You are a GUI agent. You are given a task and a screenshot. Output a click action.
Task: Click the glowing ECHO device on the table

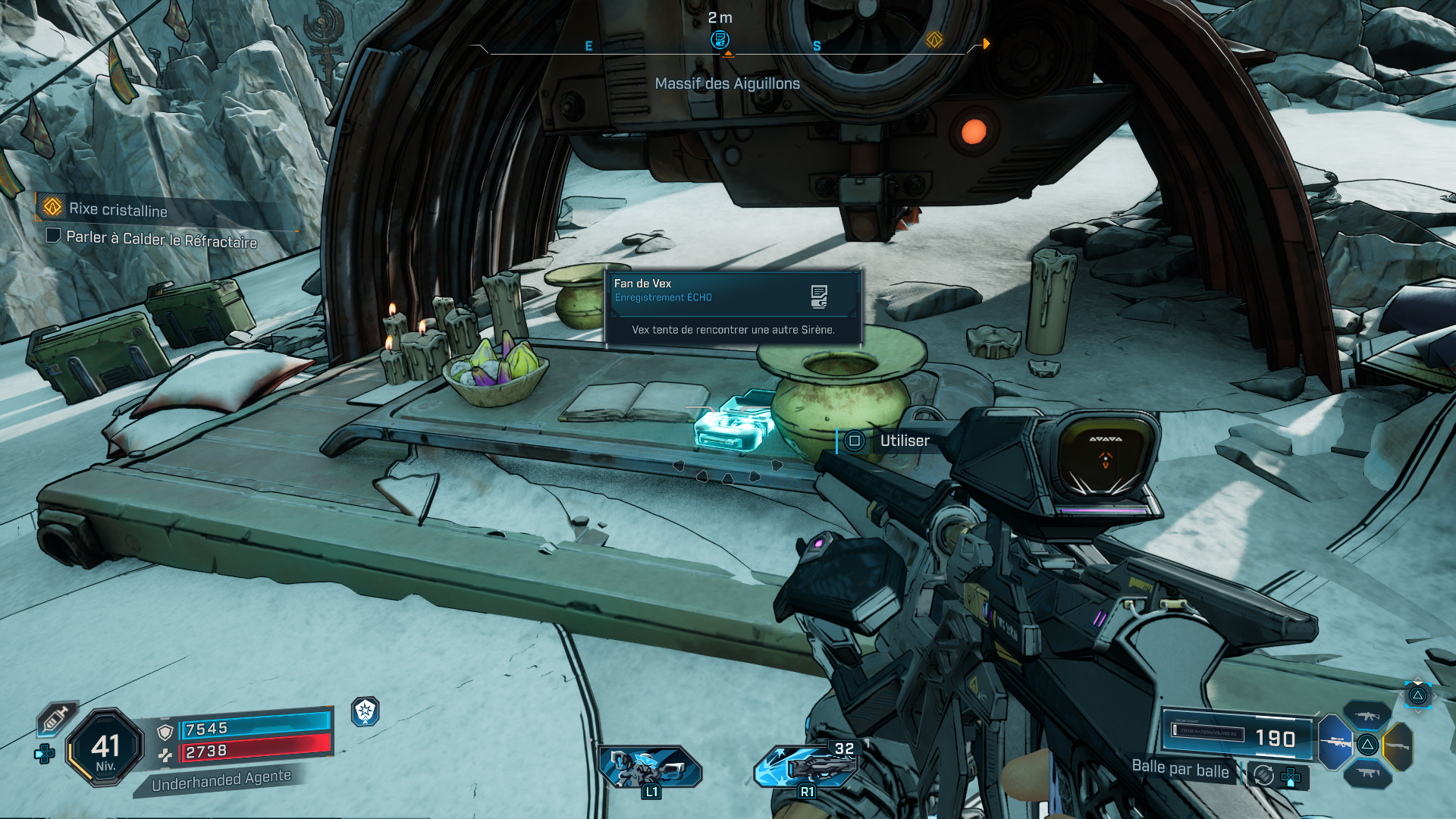tap(732, 428)
